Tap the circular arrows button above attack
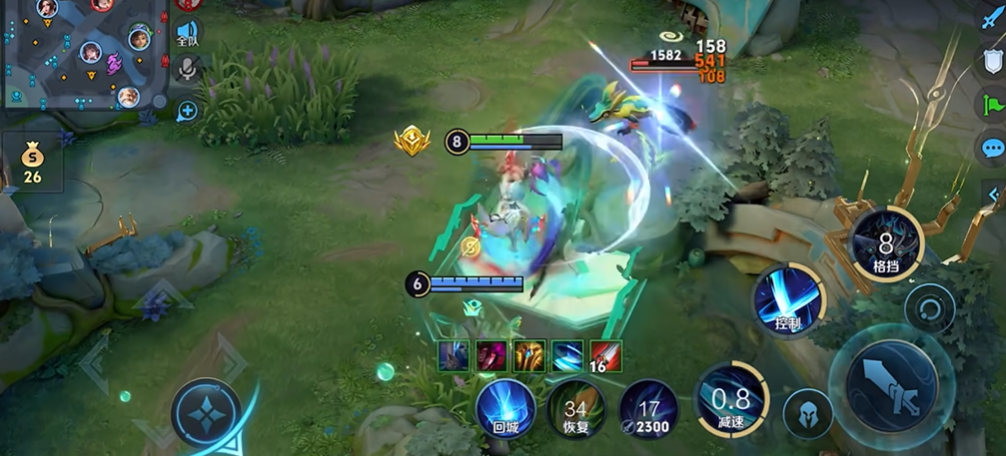 point(929,308)
